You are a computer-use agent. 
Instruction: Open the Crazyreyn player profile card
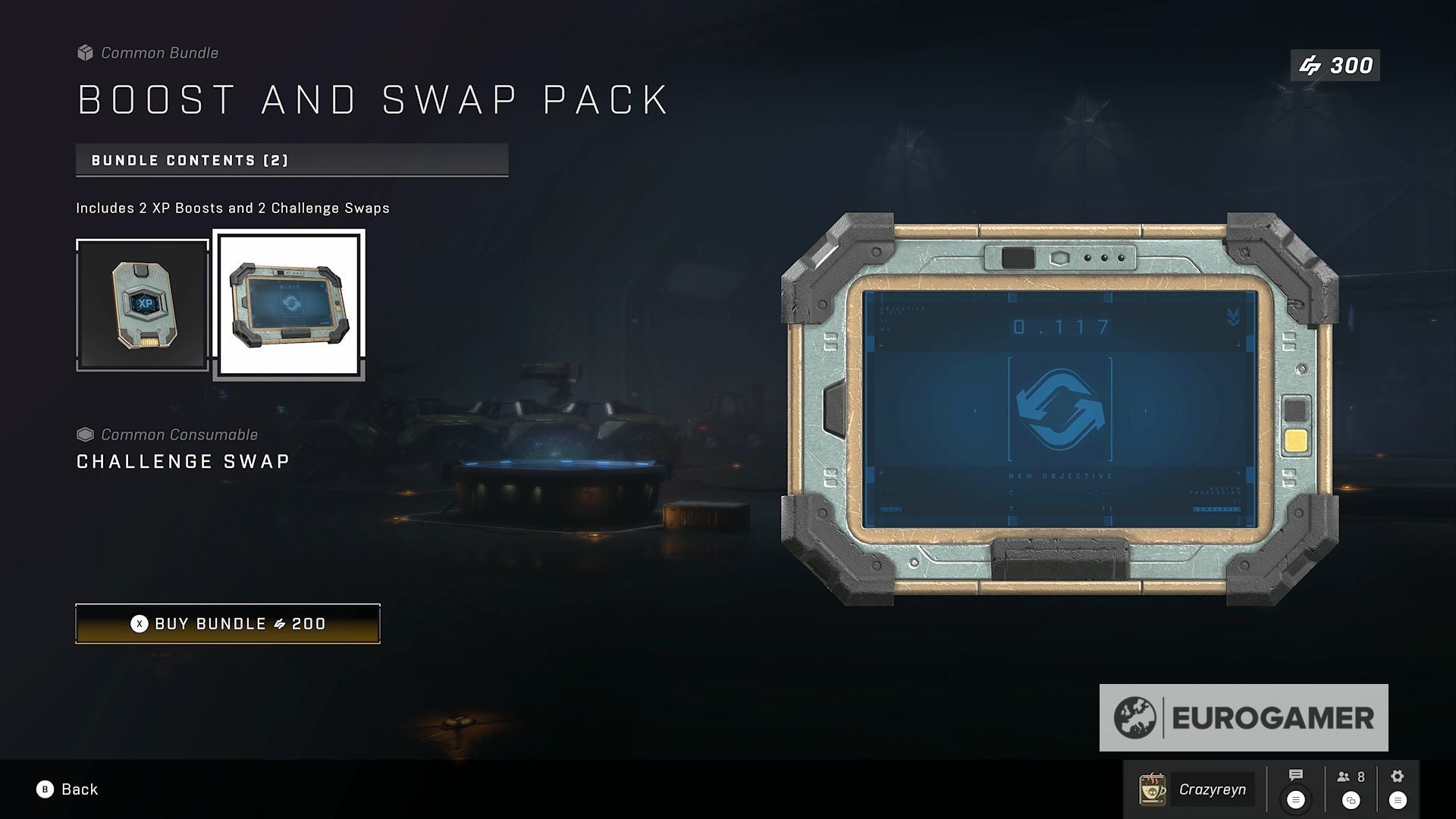pyautogui.click(x=1197, y=789)
